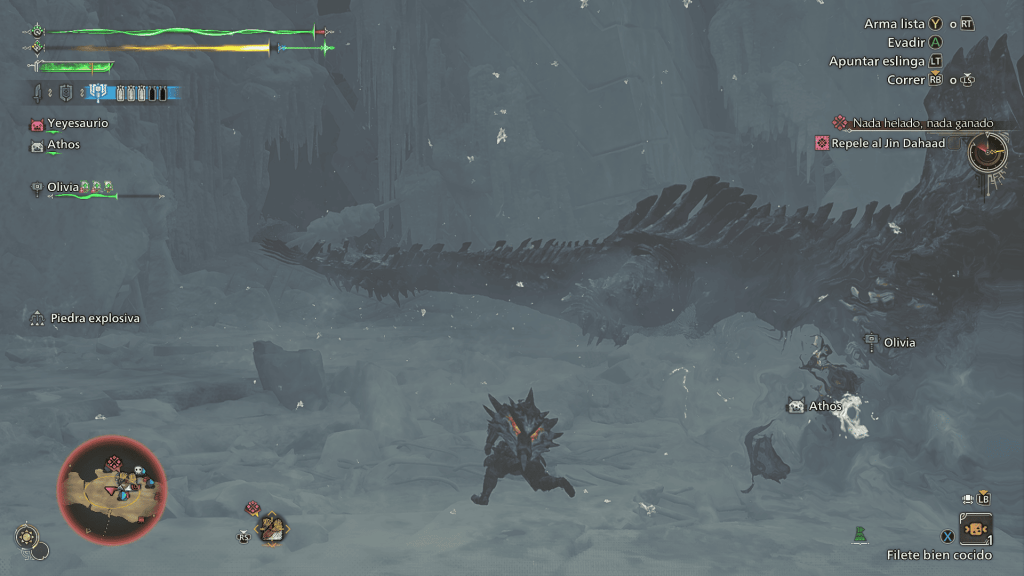The image size is (1024, 576).
Task: Click the Seikret mount icon
Action: tap(271, 527)
